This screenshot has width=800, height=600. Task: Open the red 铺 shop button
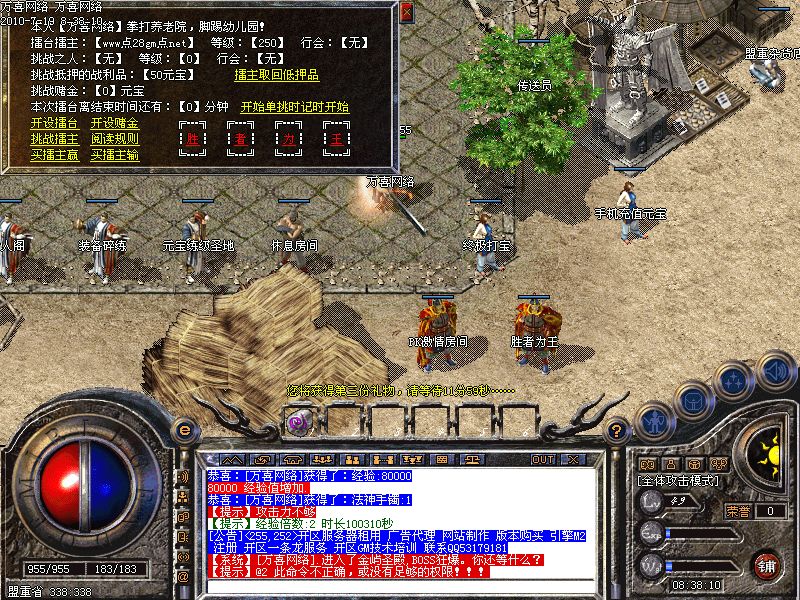pos(765,564)
